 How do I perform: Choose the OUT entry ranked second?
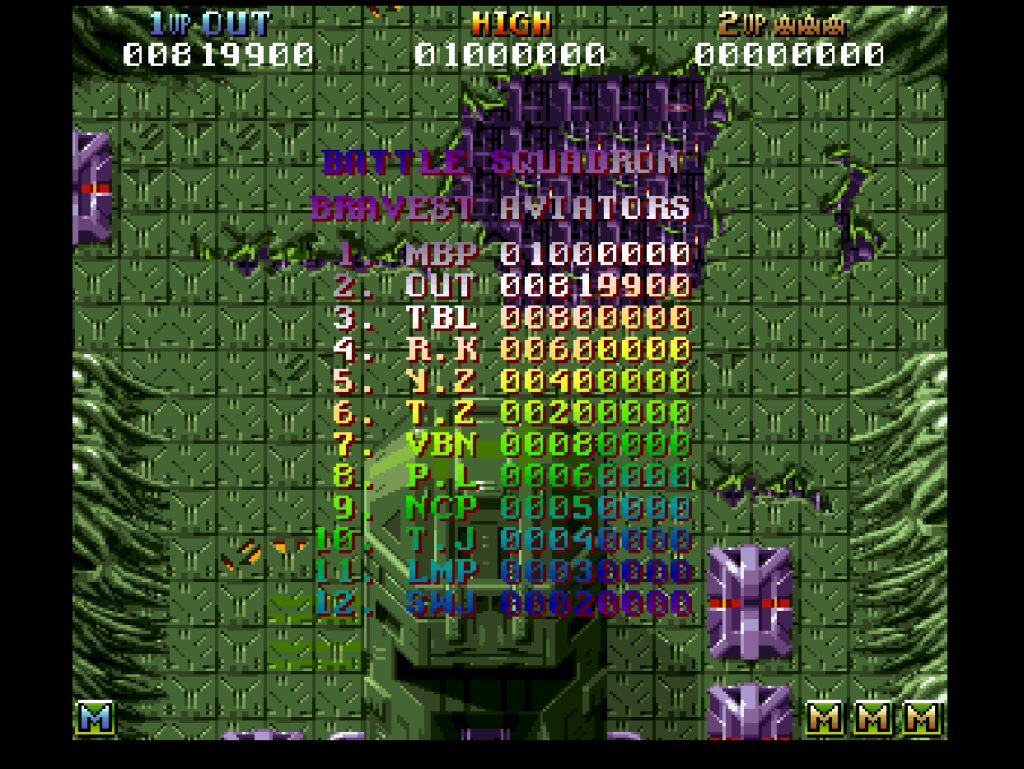click(512, 286)
